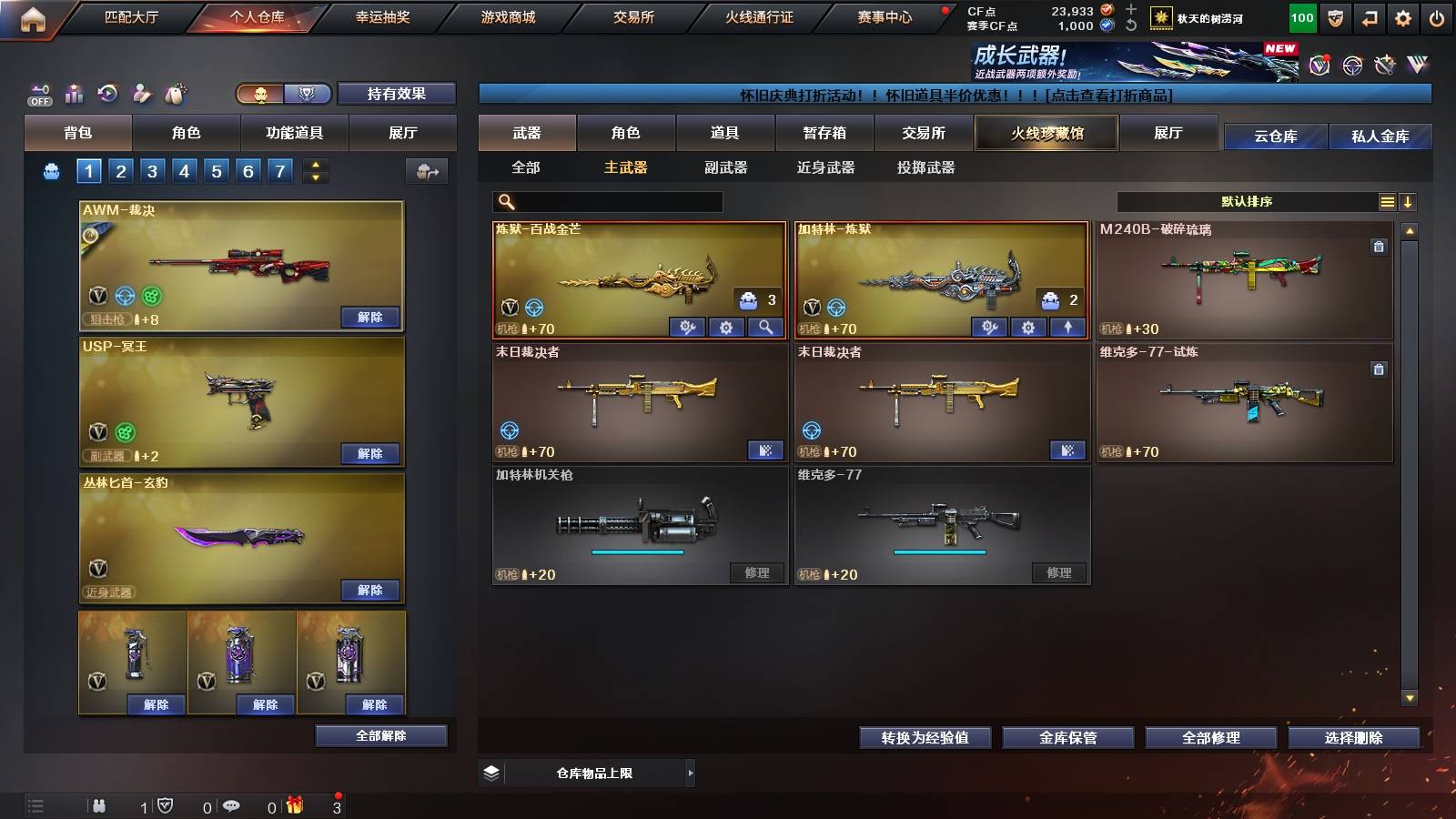Viewport: 1456px width, 819px height.
Task: Select backpack slot 4
Action: coord(187,170)
